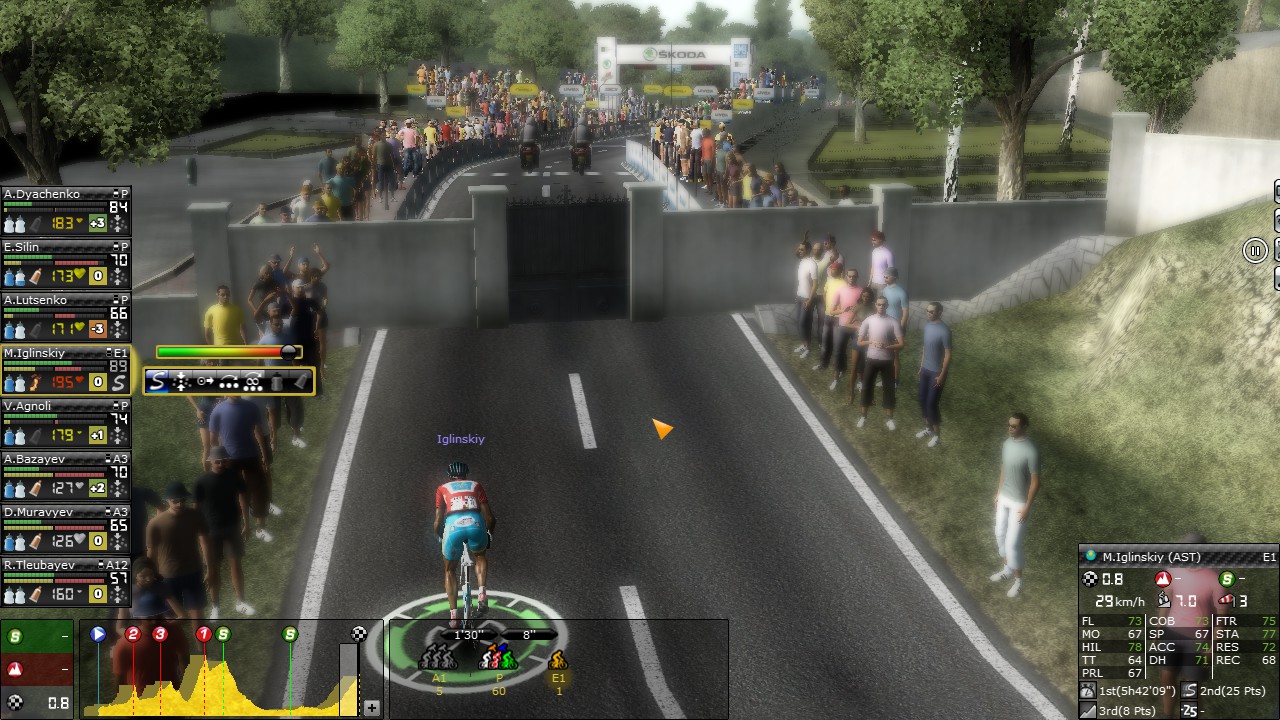
Task: Click the grey water bottle order icon
Action: pyautogui.click(x=277, y=381)
